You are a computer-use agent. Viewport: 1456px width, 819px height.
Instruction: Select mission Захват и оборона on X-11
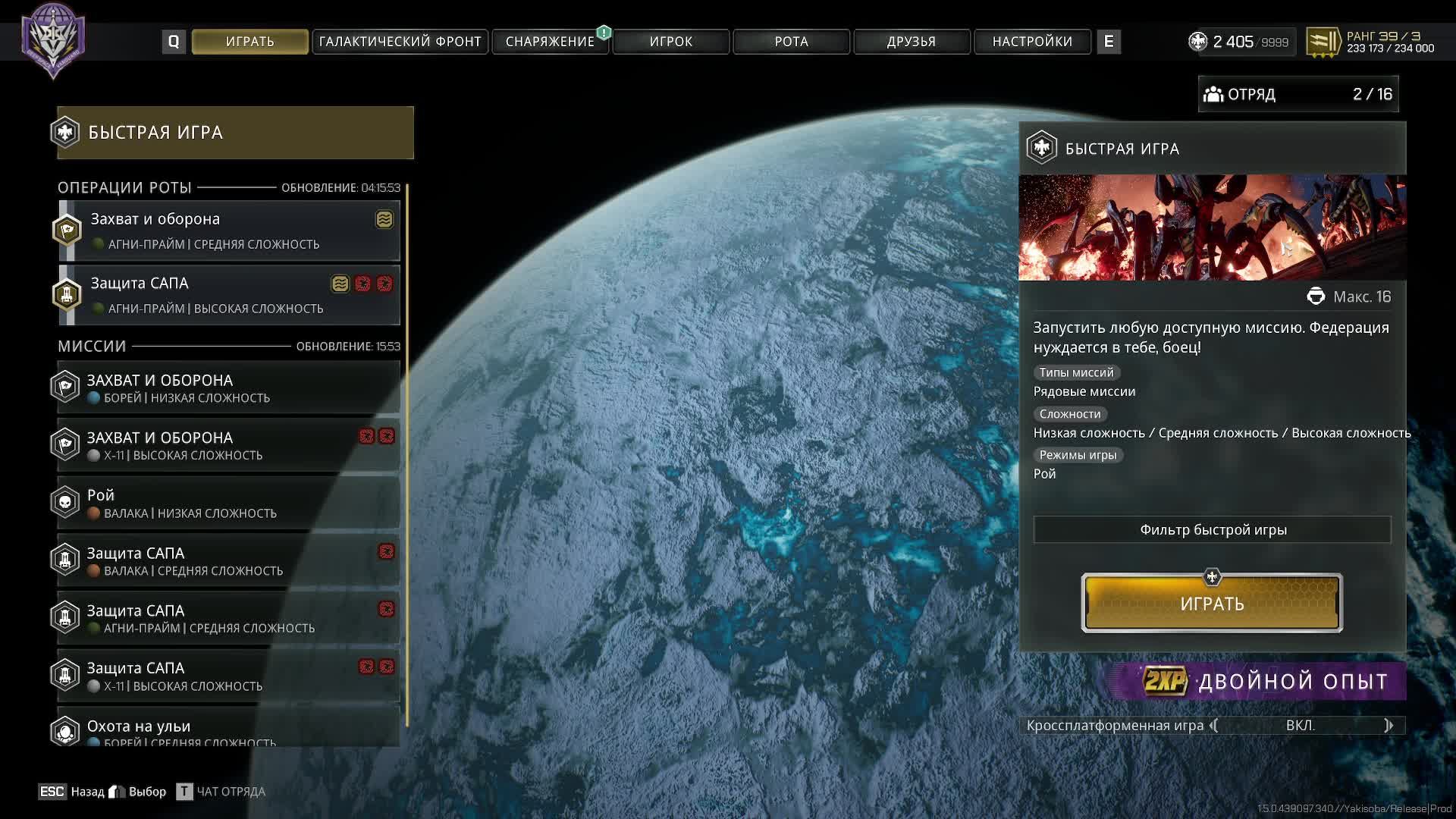229,445
